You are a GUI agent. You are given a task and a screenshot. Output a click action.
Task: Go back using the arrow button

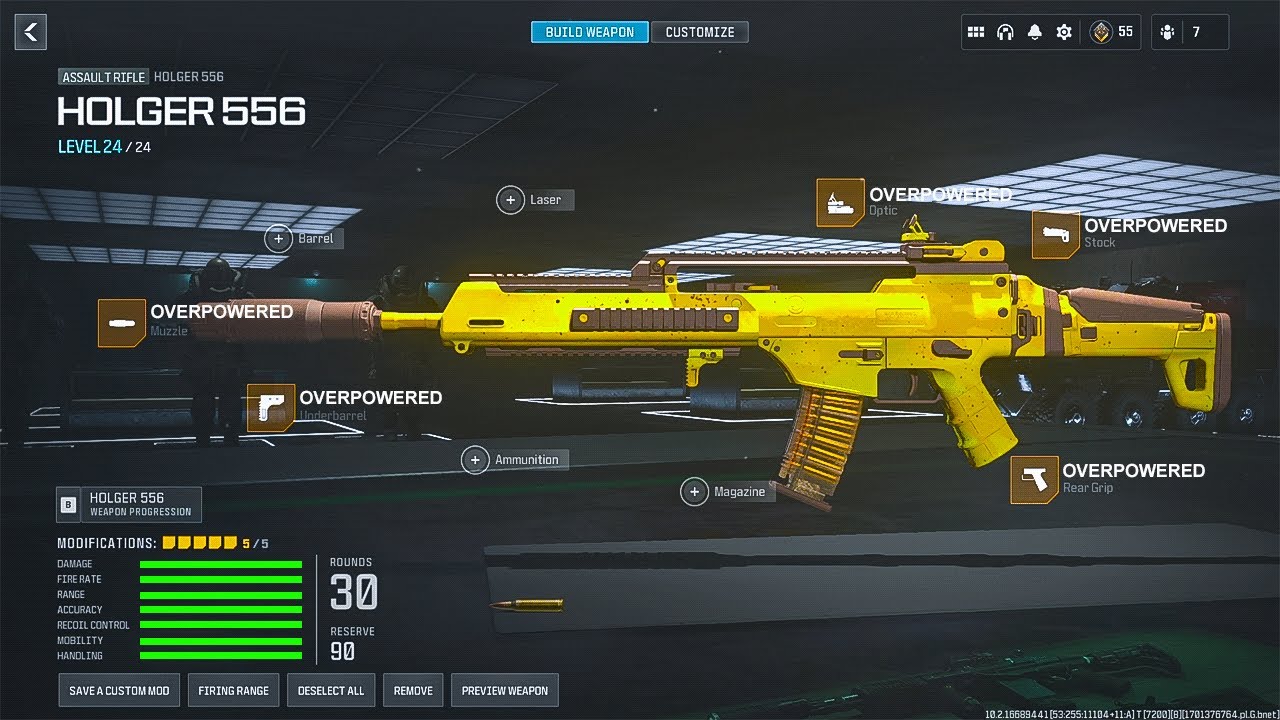tap(31, 32)
